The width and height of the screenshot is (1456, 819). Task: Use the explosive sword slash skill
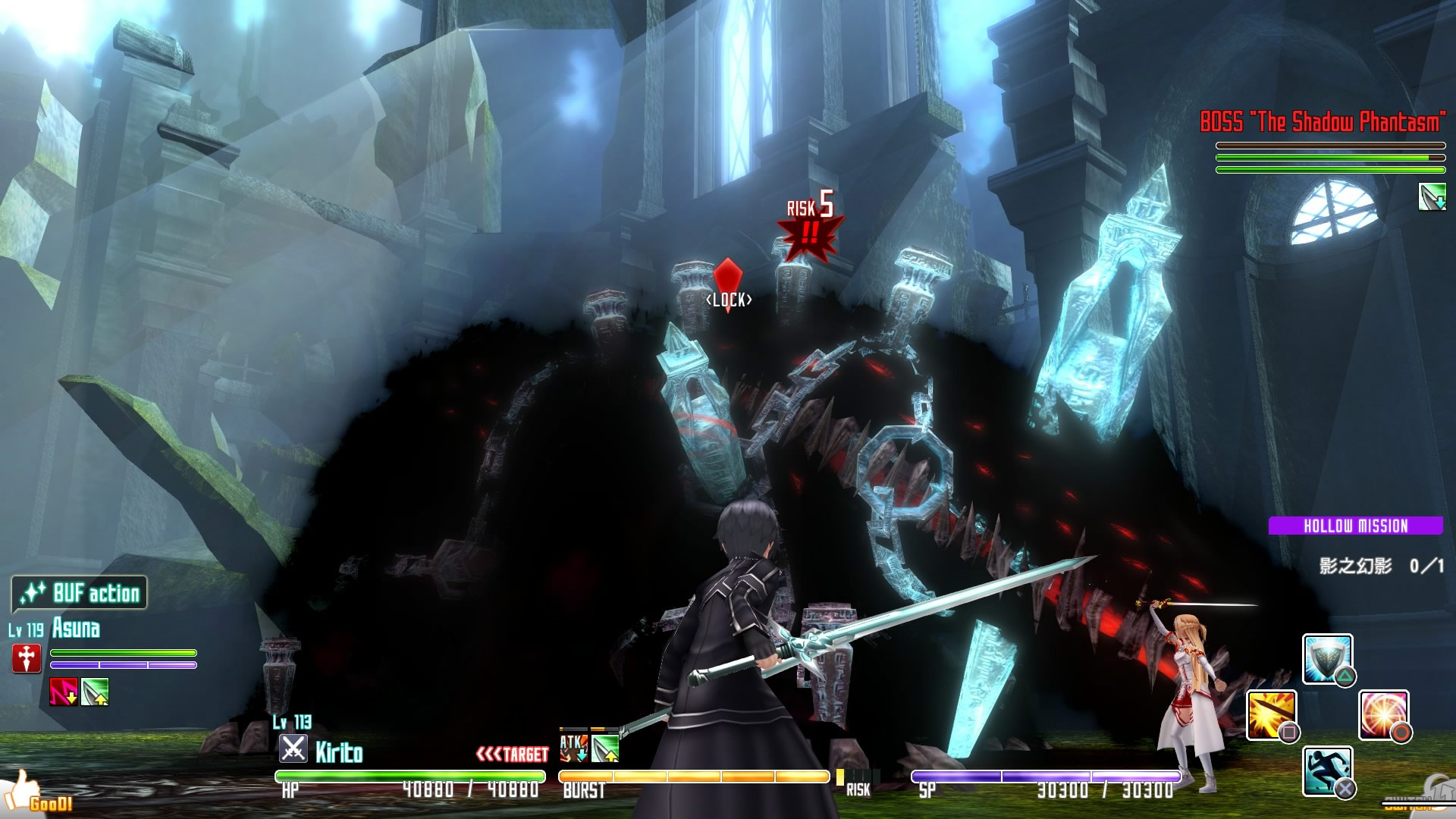(x=1271, y=714)
